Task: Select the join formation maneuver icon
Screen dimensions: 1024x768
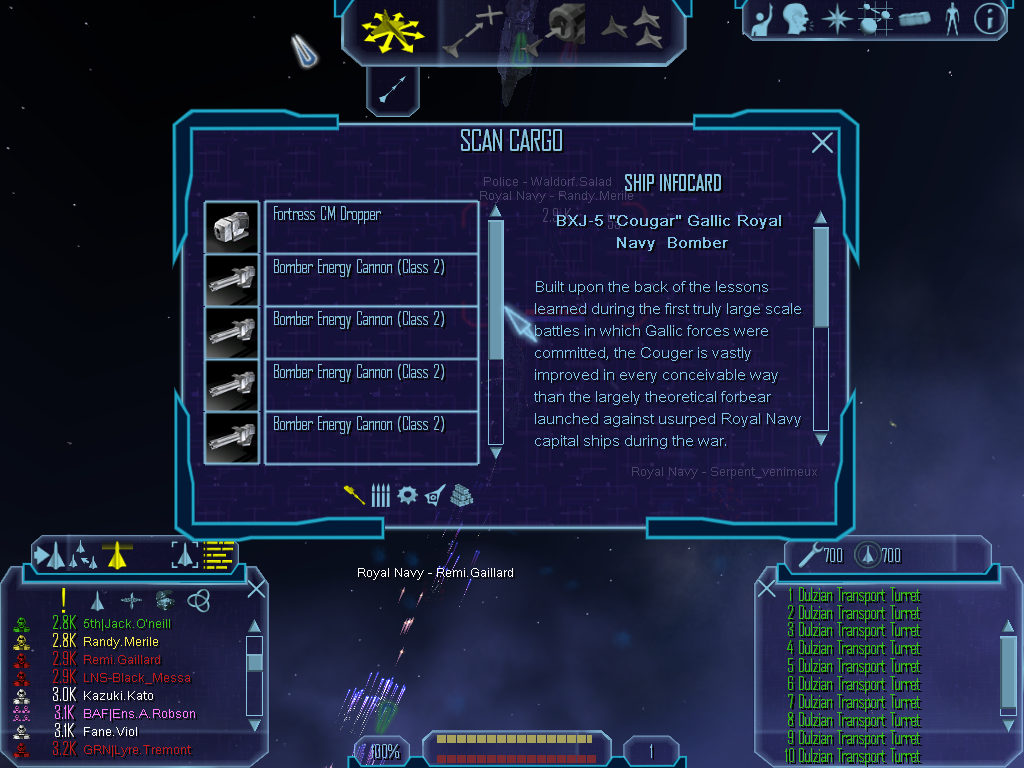Action: (632, 29)
